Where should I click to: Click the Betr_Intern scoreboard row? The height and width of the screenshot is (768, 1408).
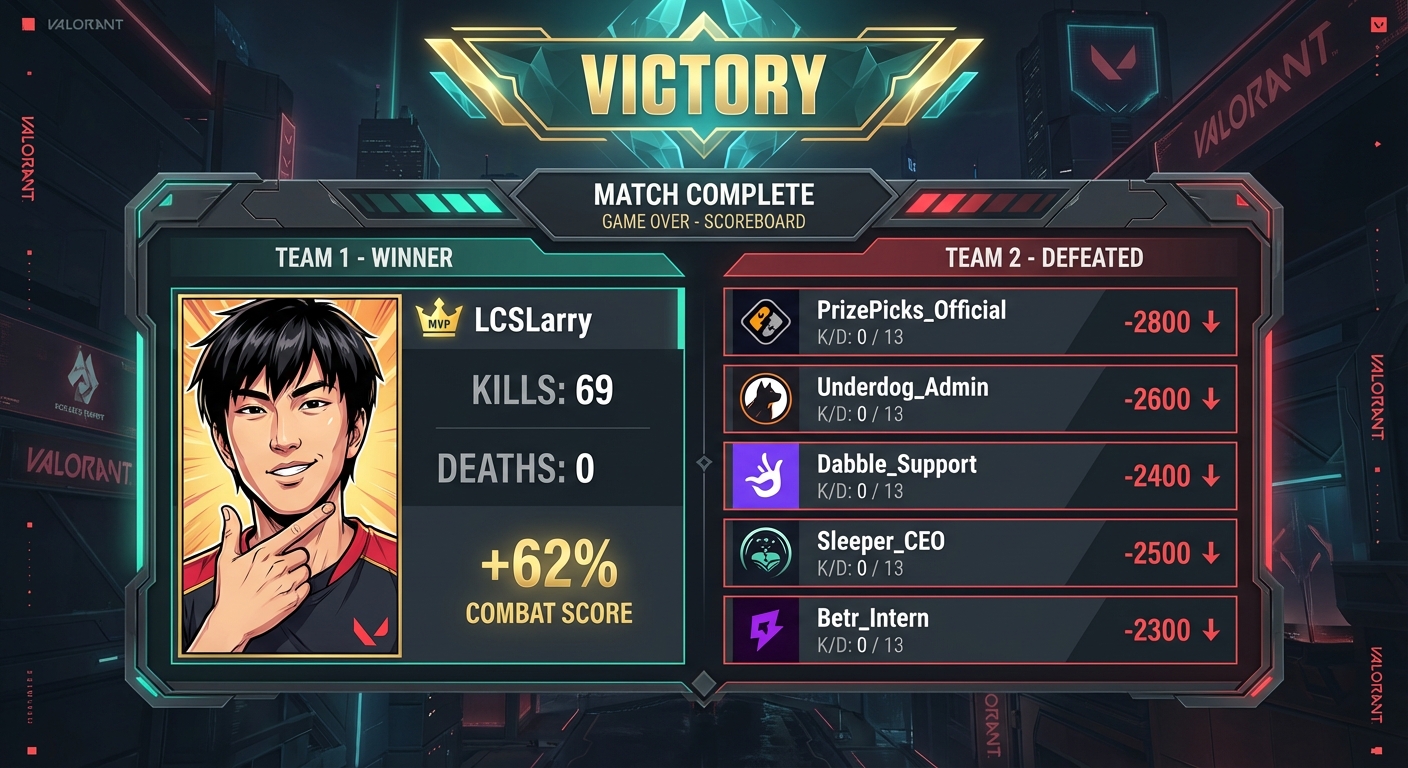point(980,630)
